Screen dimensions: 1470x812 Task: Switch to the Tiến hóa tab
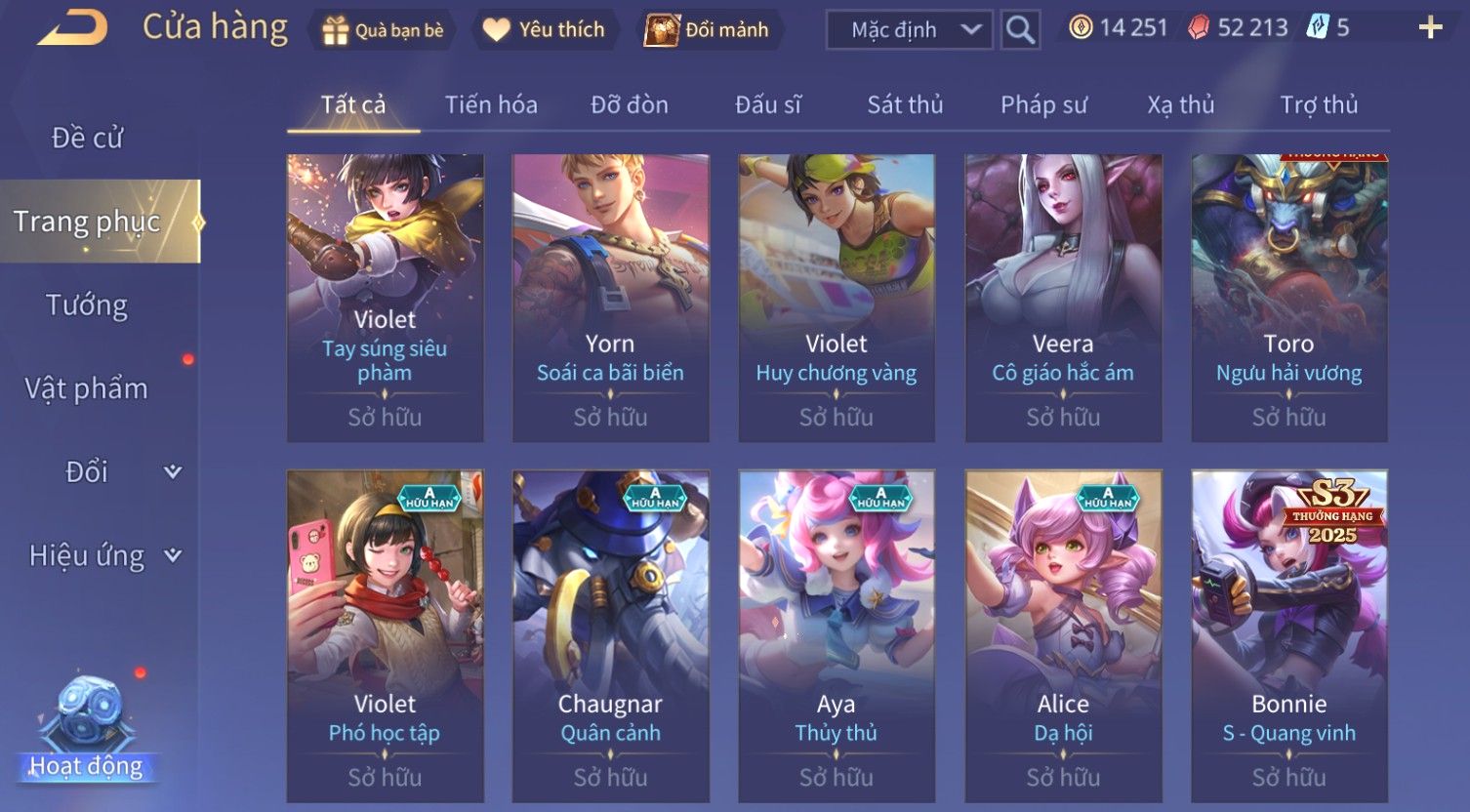491,104
